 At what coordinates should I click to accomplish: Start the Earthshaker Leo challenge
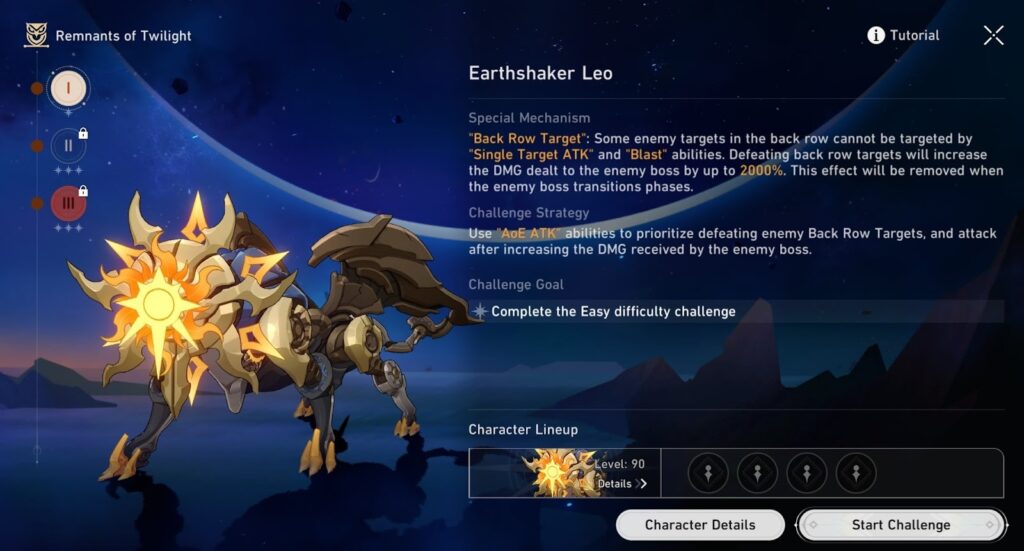pos(900,525)
